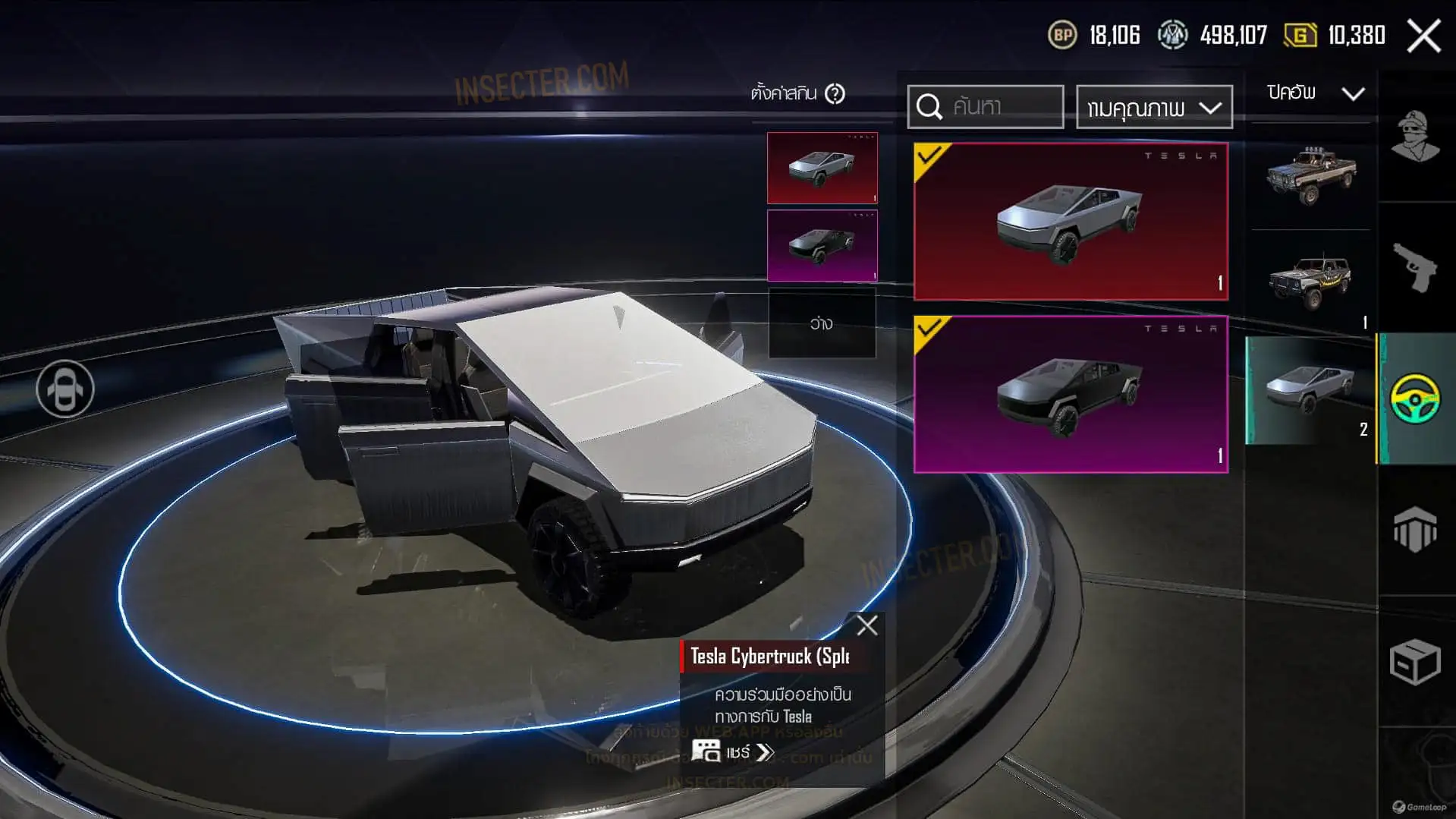
Task: Select the orange-roofed pickup truck with roof lights
Action: click(1310, 175)
